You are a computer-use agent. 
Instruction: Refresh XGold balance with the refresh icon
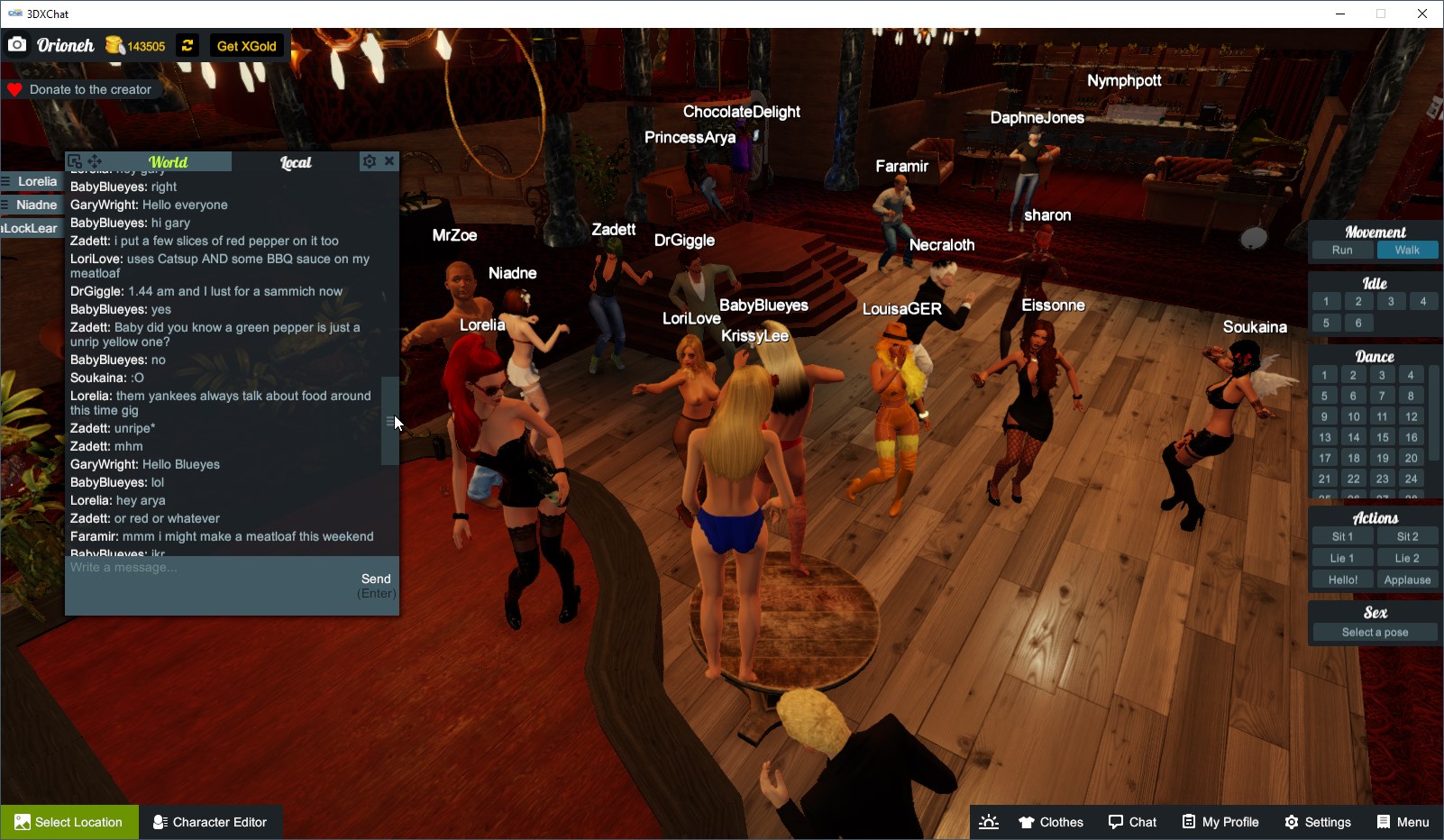(187, 45)
